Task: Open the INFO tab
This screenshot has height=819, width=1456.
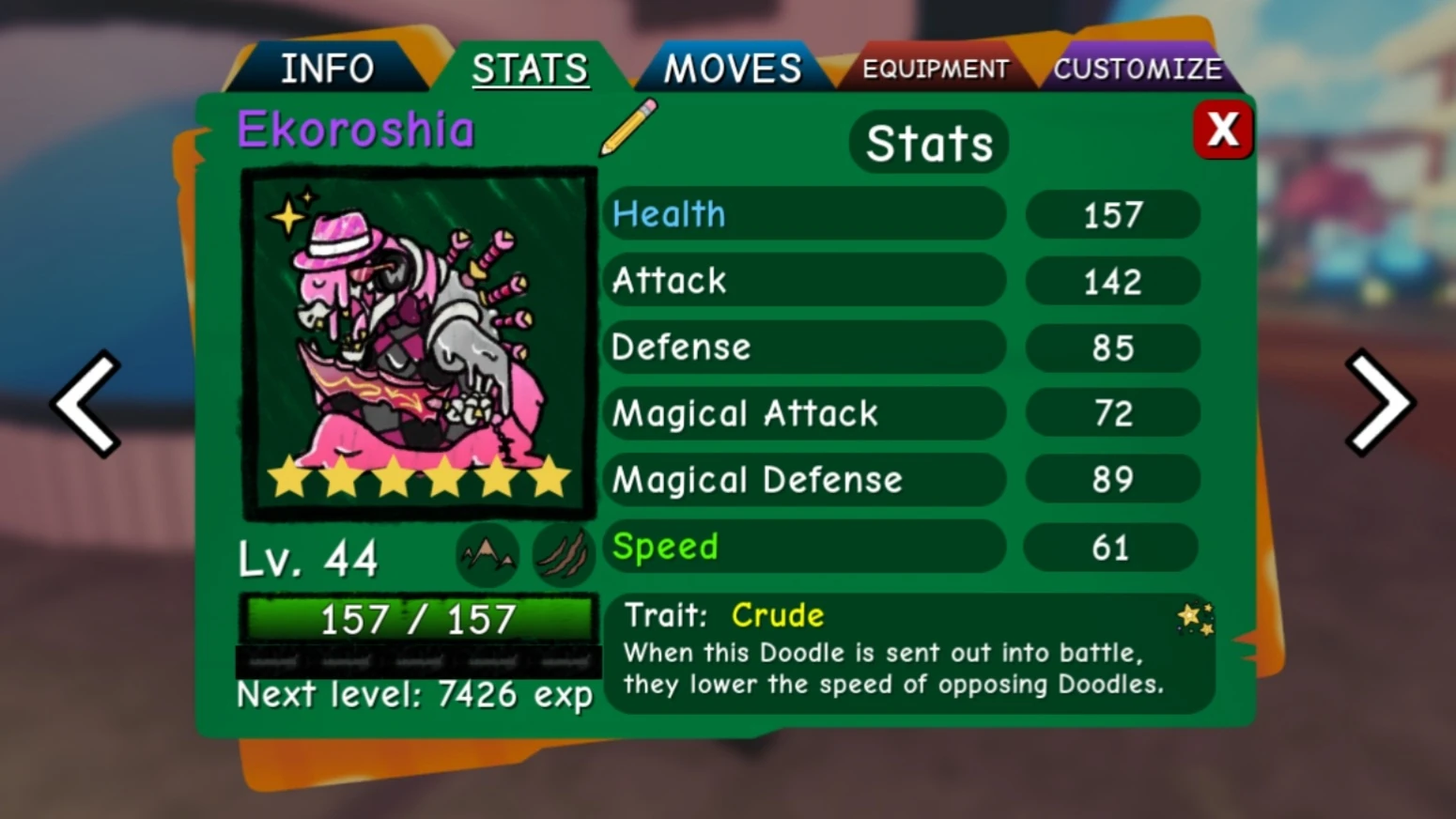Action: [x=328, y=68]
